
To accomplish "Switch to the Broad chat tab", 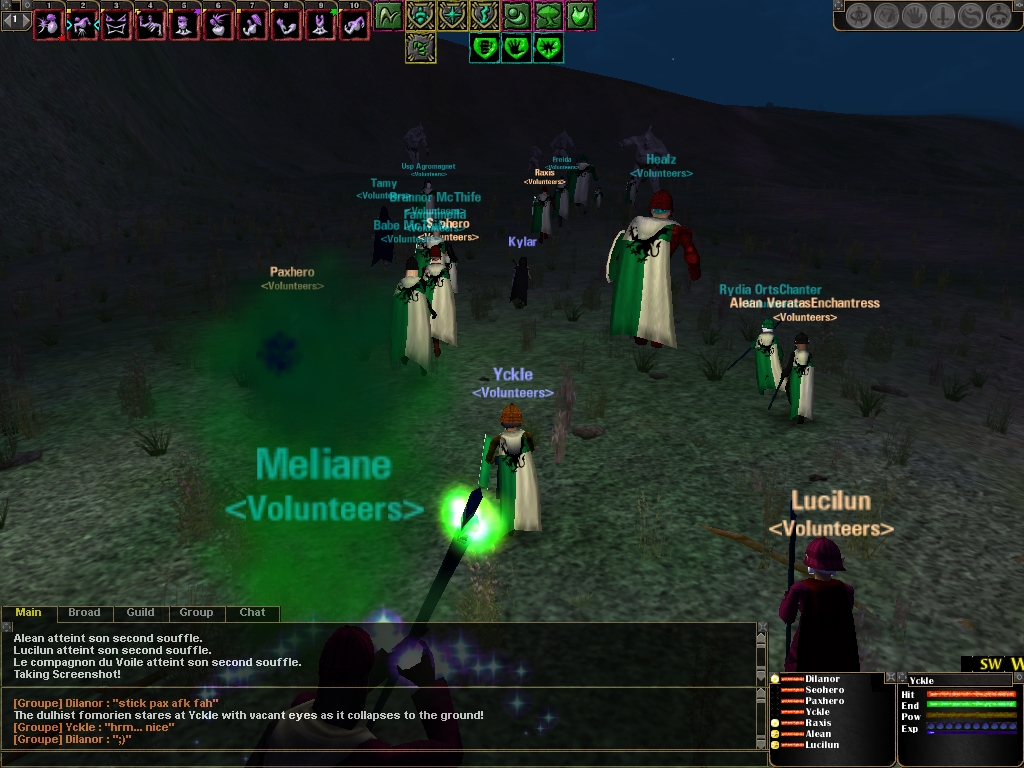I will tap(84, 613).
